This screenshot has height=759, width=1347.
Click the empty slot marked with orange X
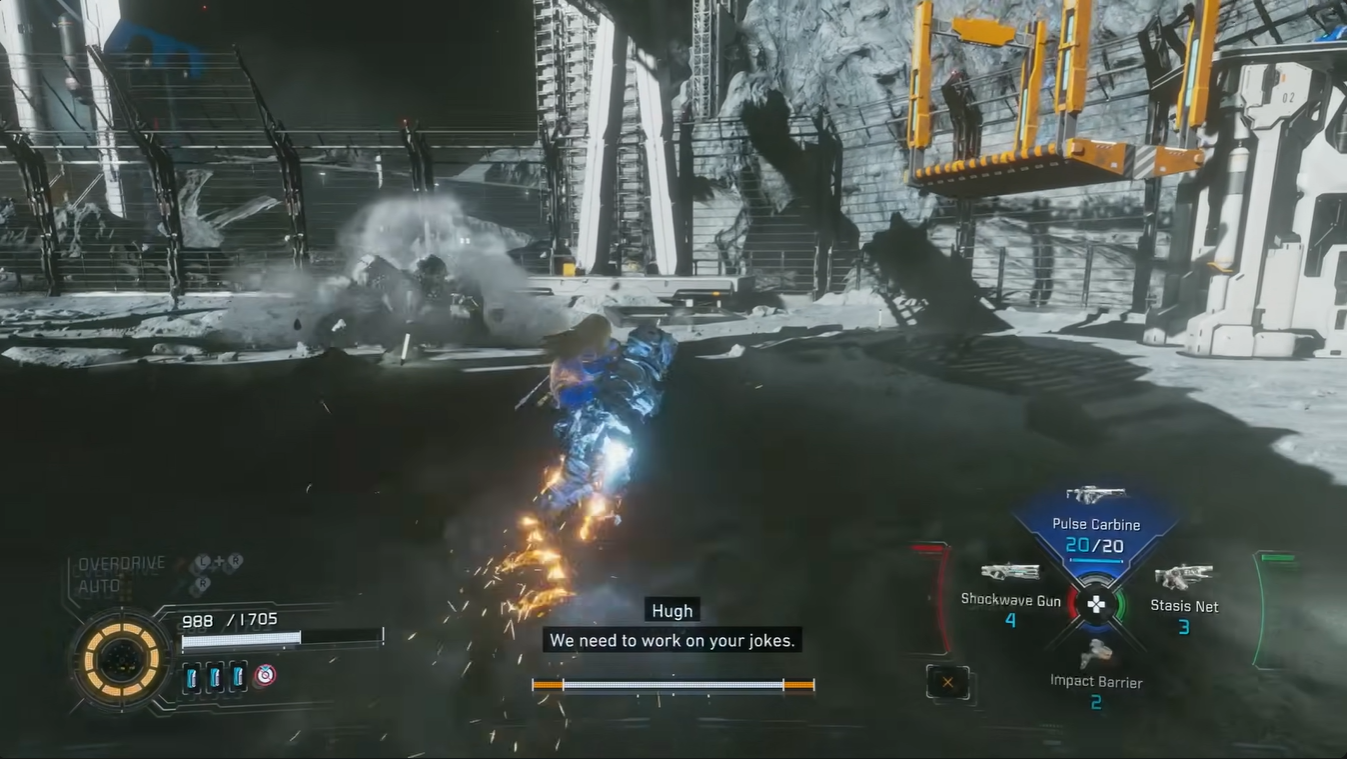947,683
